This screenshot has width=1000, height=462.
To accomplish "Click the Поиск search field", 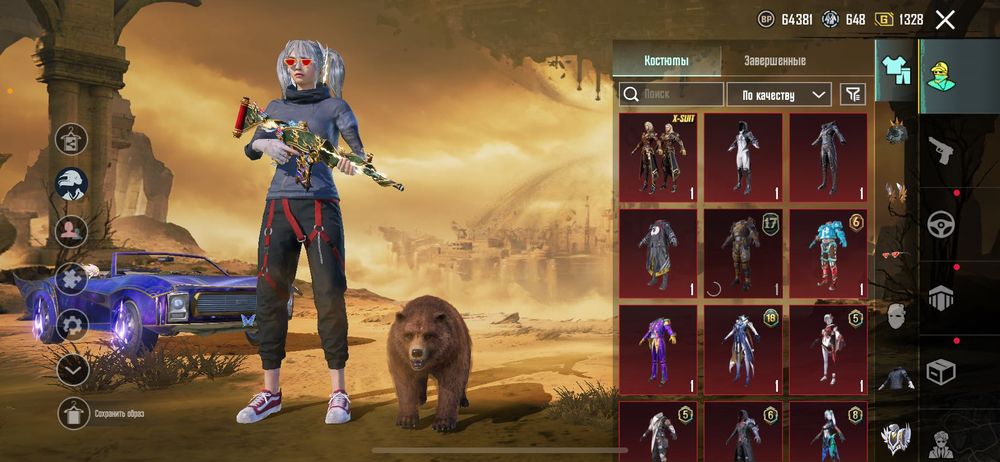I will 672,94.
